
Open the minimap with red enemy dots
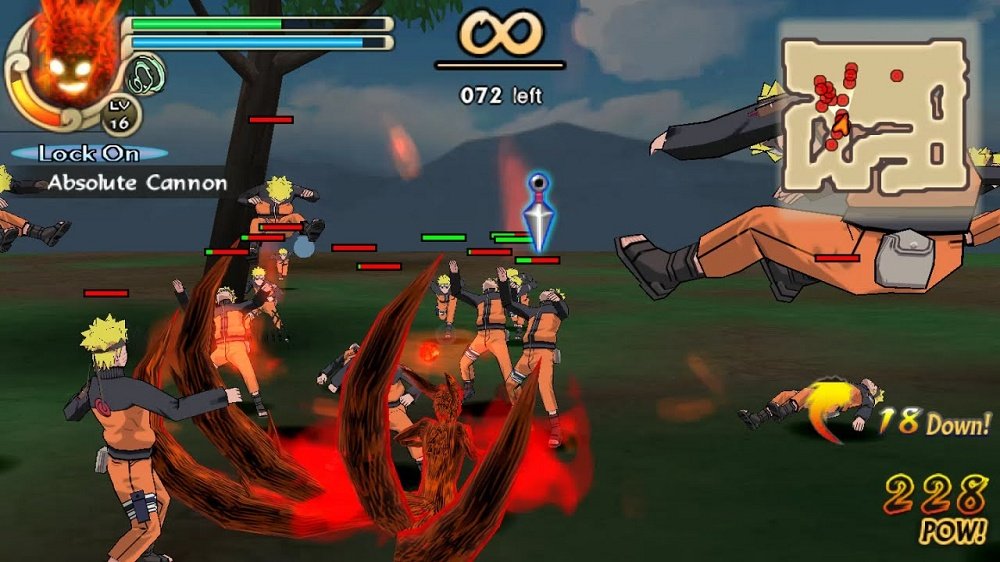tap(873, 115)
